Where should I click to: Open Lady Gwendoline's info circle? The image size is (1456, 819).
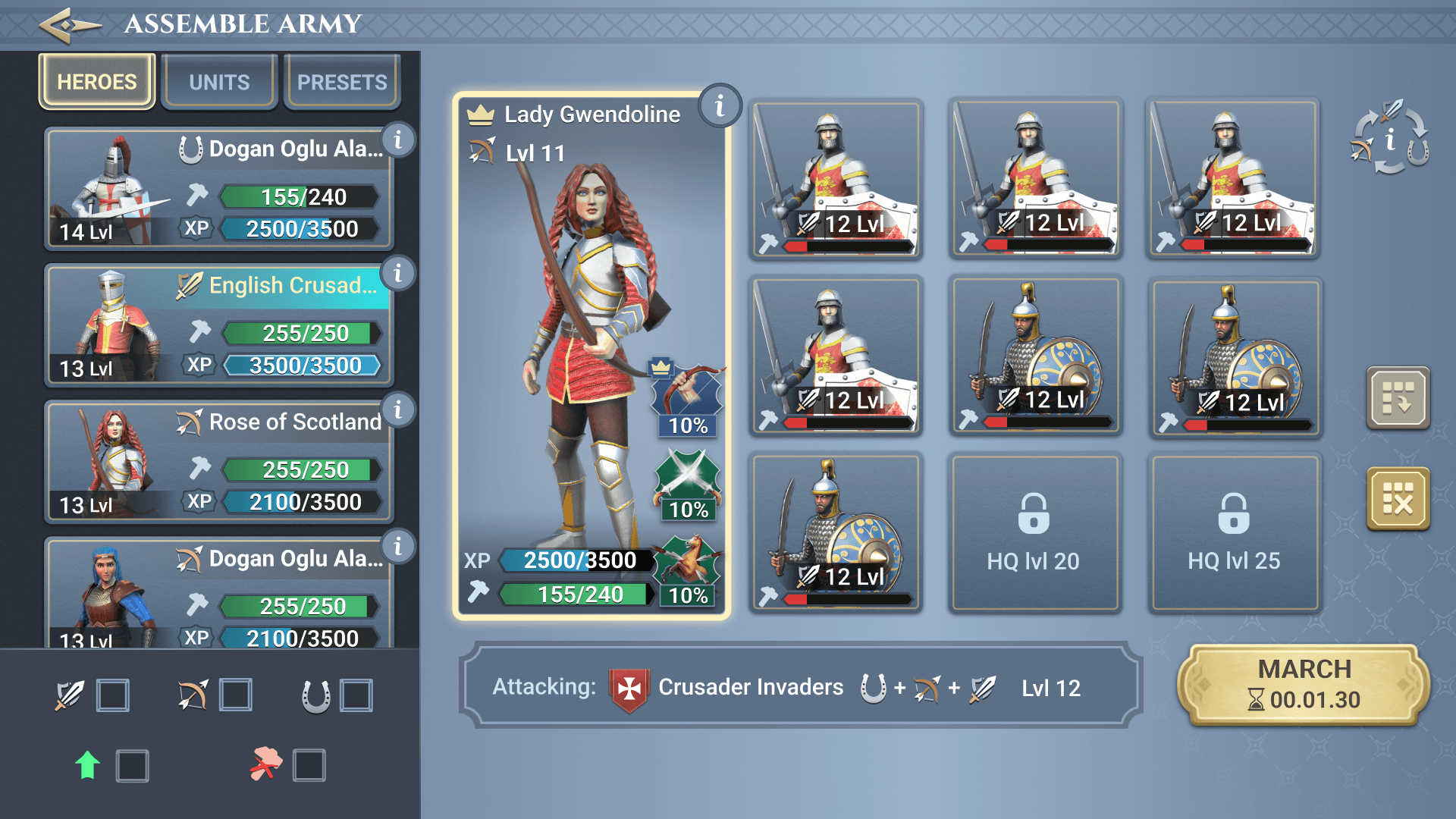pos(719,106)
